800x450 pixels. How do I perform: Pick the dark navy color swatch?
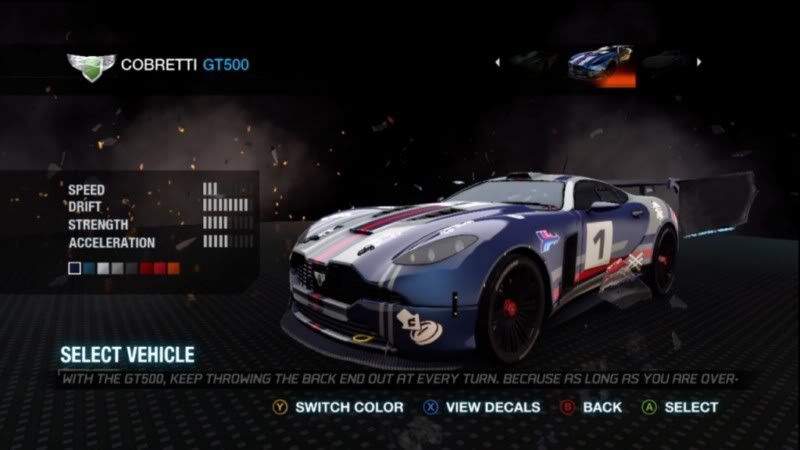tap(75, 268)
